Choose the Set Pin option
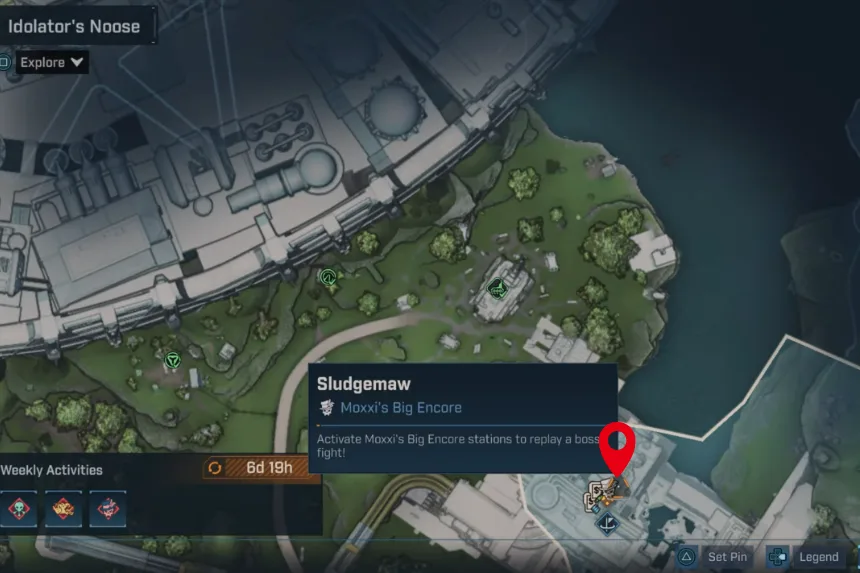The height and width of the screenshot is (573, 860). [715, 557]
